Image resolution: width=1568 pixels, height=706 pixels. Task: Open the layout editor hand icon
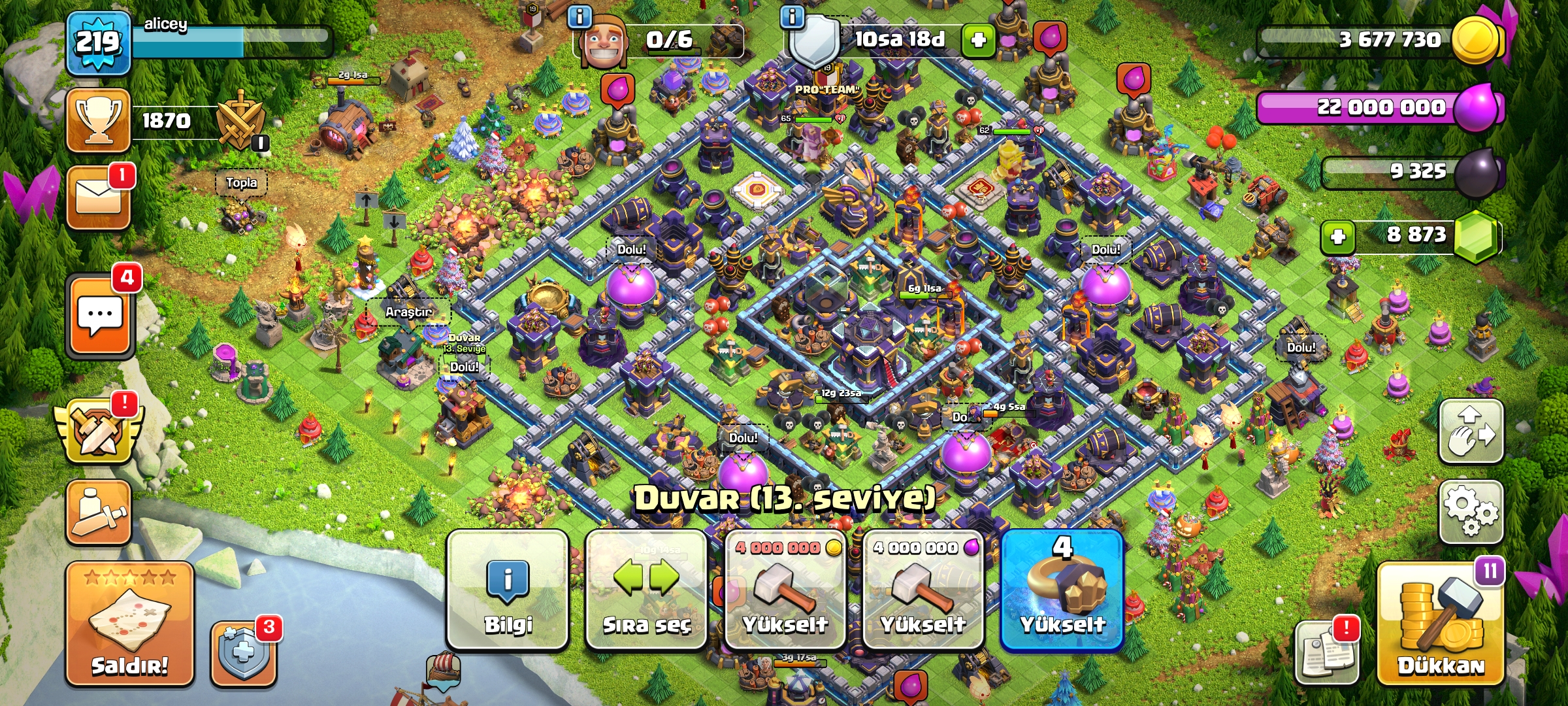(1471, 431)
